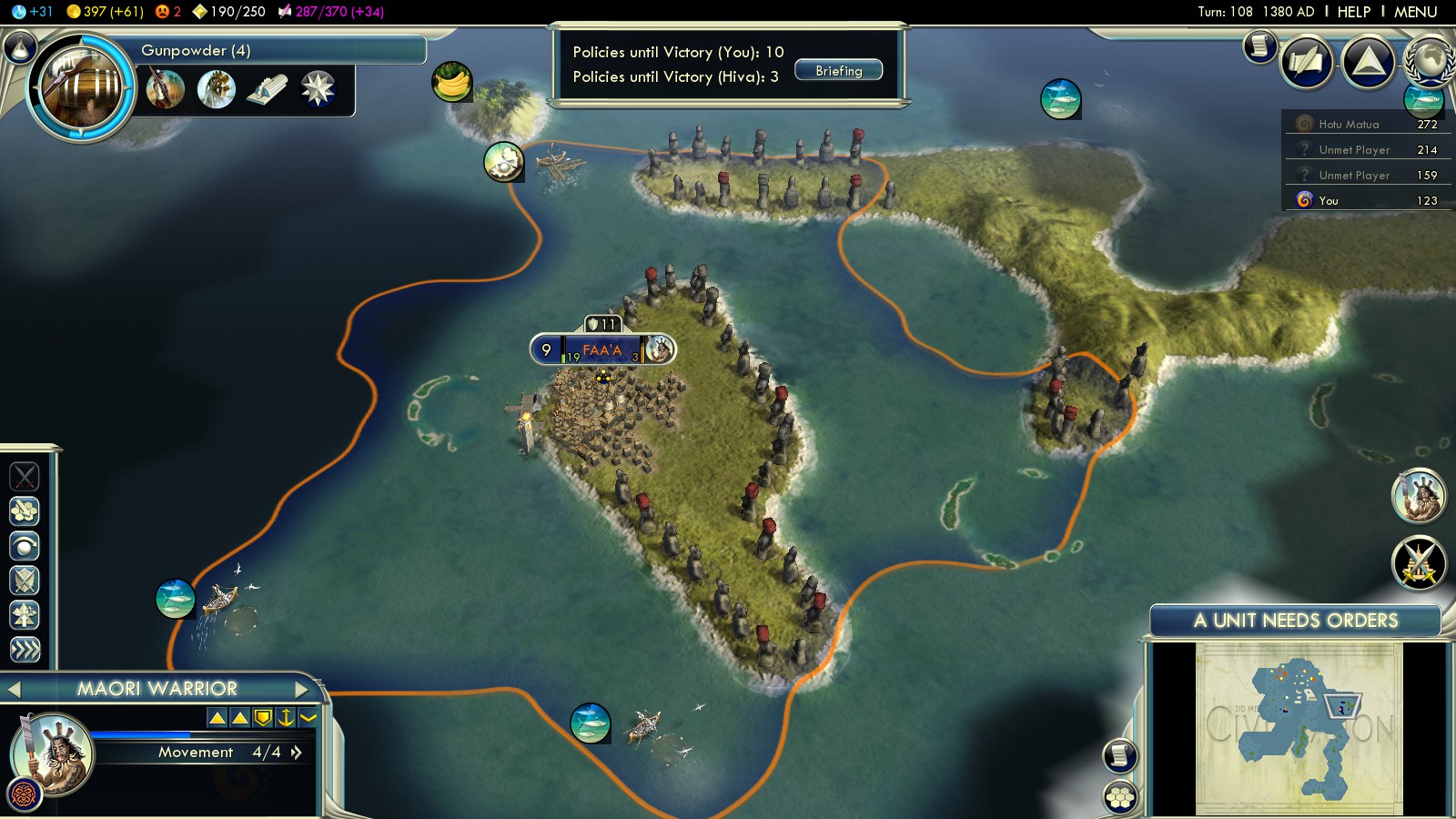Click on the minimap

pyautogui.click(x=1299, y=729)
